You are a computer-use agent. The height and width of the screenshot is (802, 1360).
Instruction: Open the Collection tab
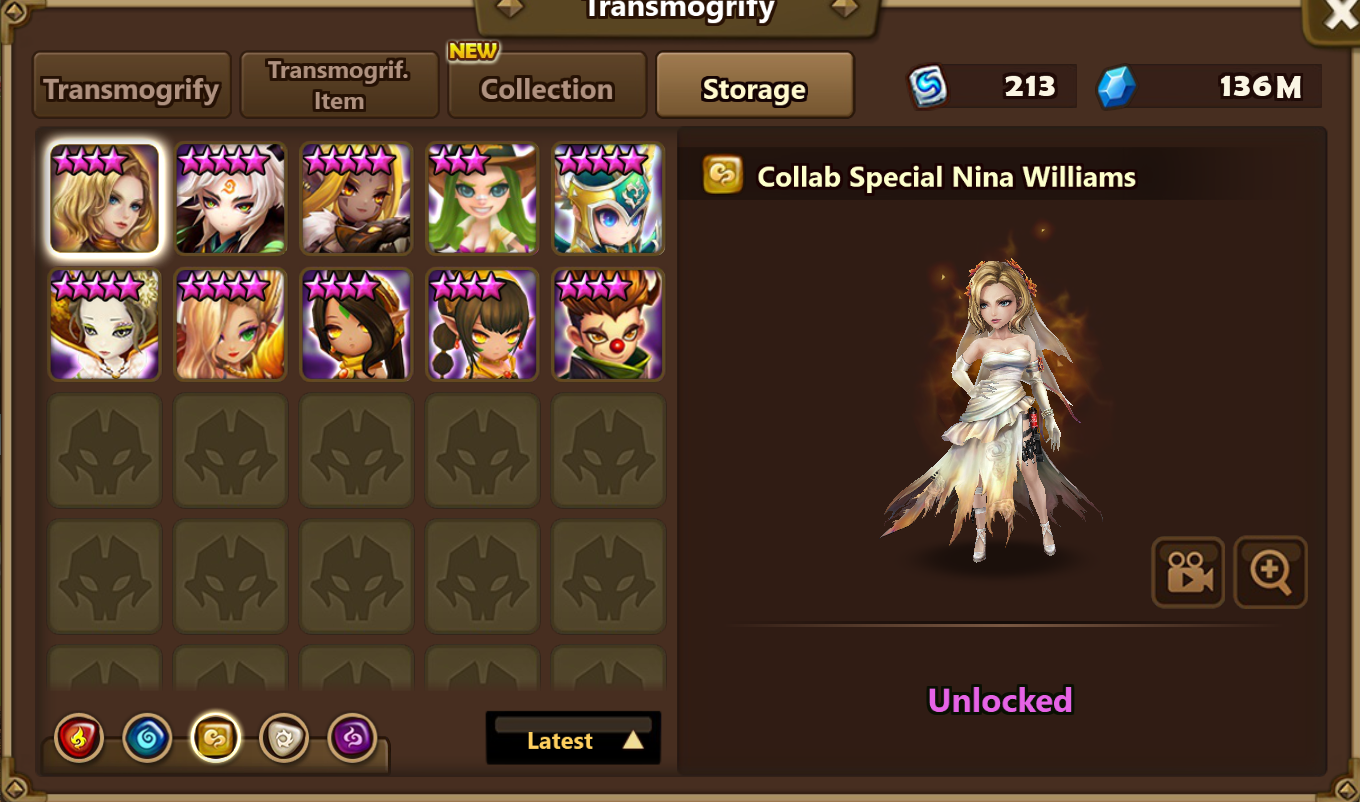tap(546, 88)
